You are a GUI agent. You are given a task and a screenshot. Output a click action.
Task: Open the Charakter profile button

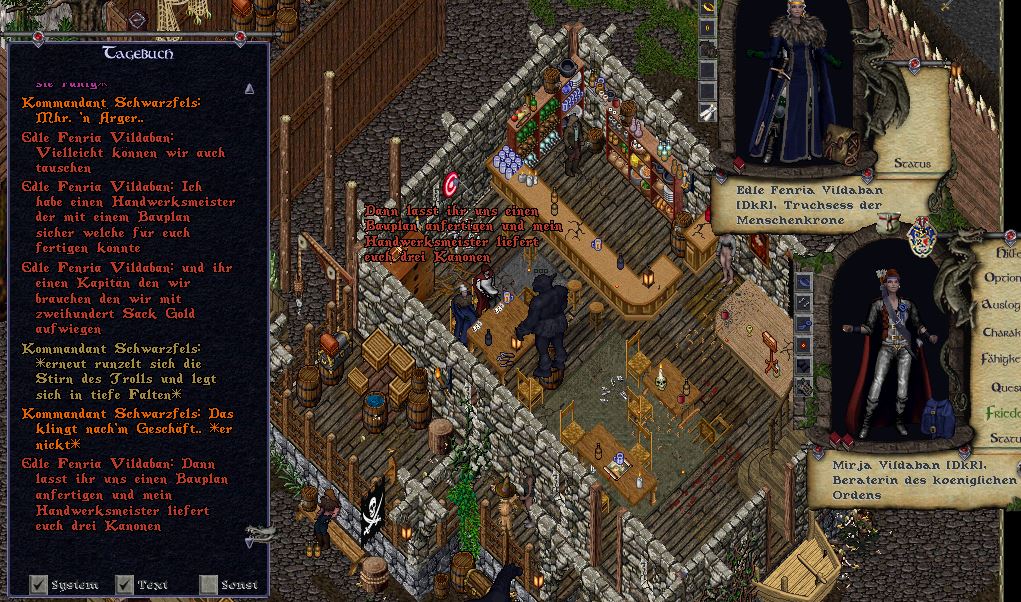click(1002, 332)
